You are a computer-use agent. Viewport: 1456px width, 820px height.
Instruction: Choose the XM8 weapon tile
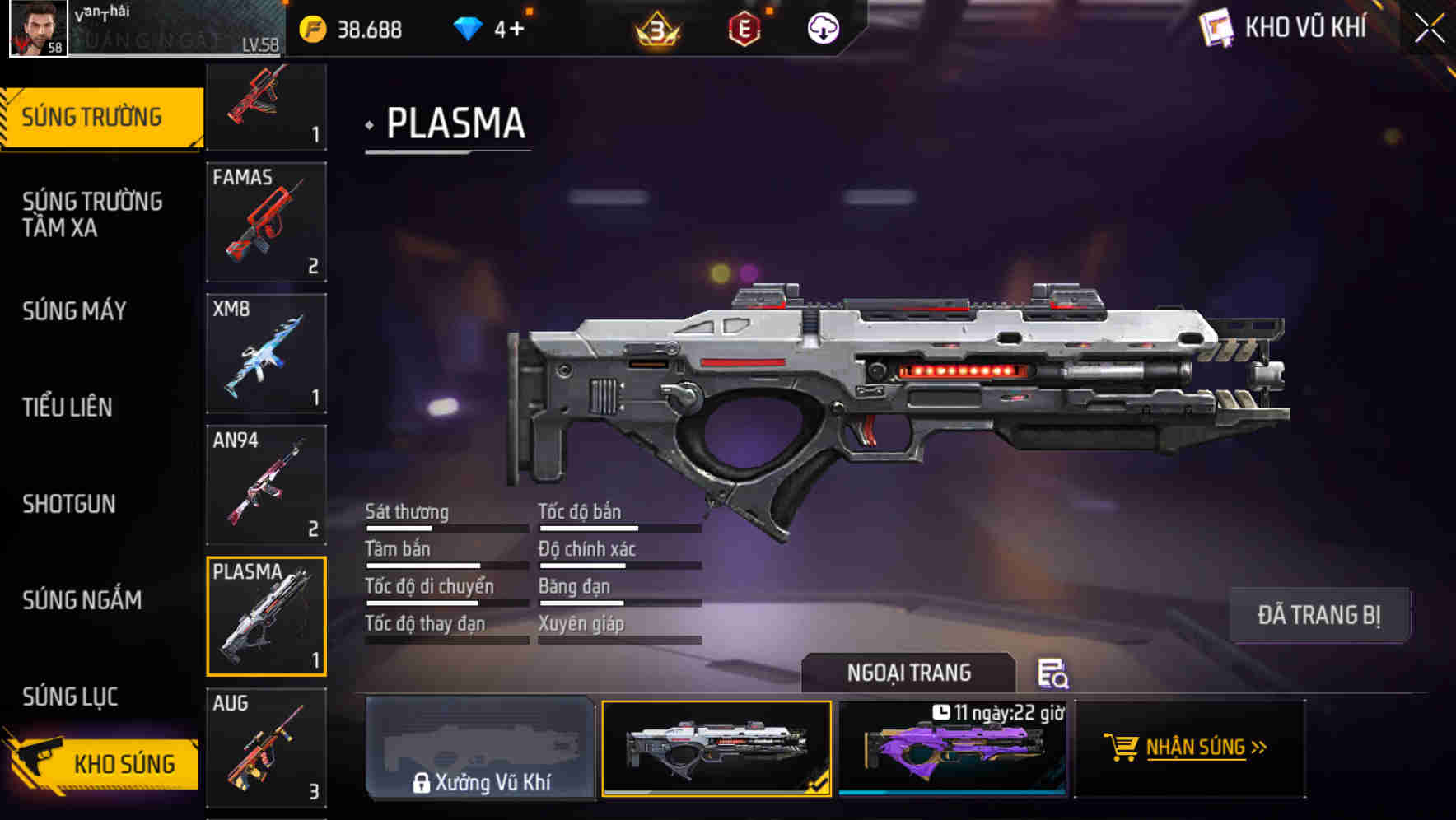click(x=266, y=353)
